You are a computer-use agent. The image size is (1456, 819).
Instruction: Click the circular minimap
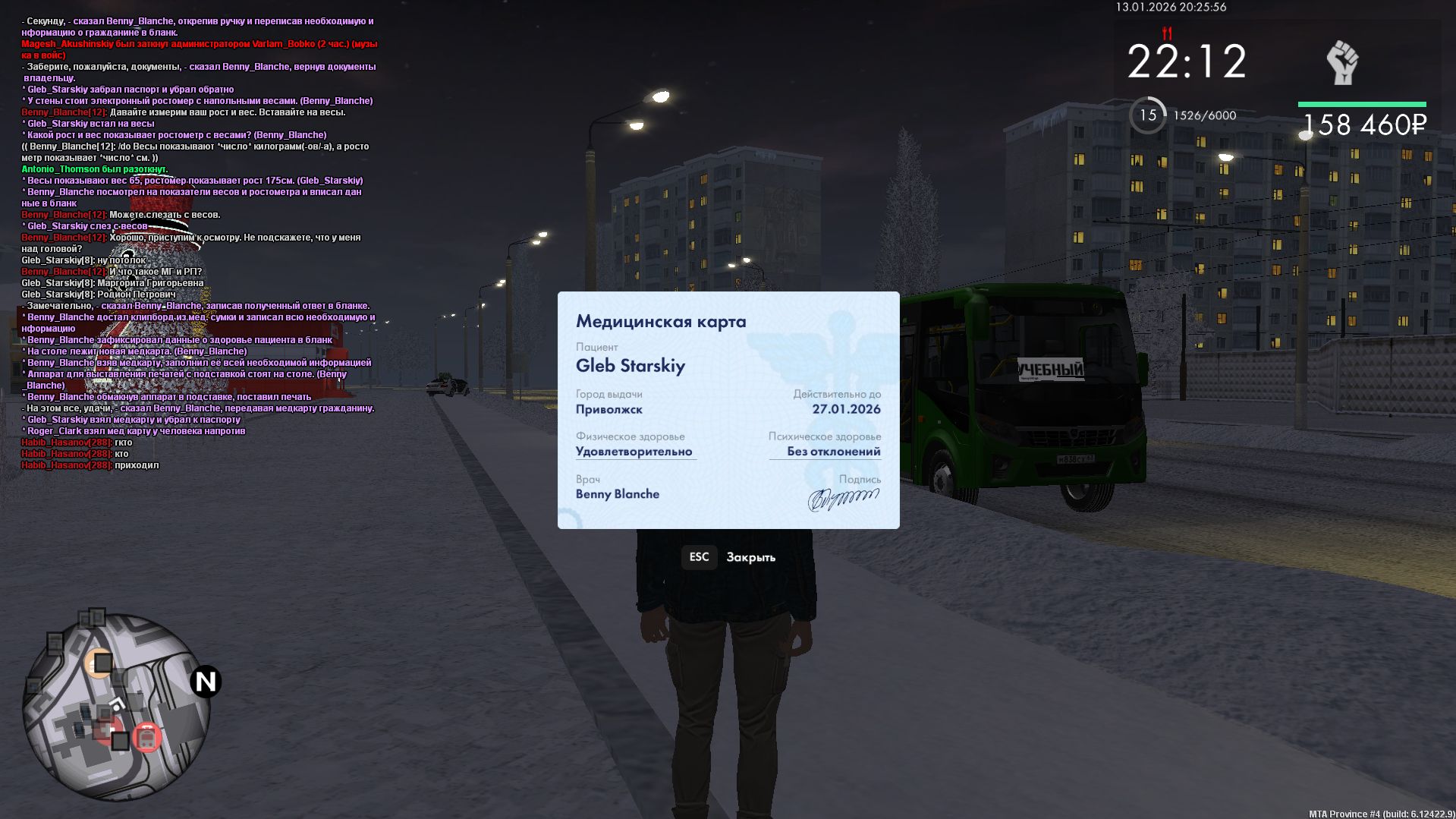point(115,707)
